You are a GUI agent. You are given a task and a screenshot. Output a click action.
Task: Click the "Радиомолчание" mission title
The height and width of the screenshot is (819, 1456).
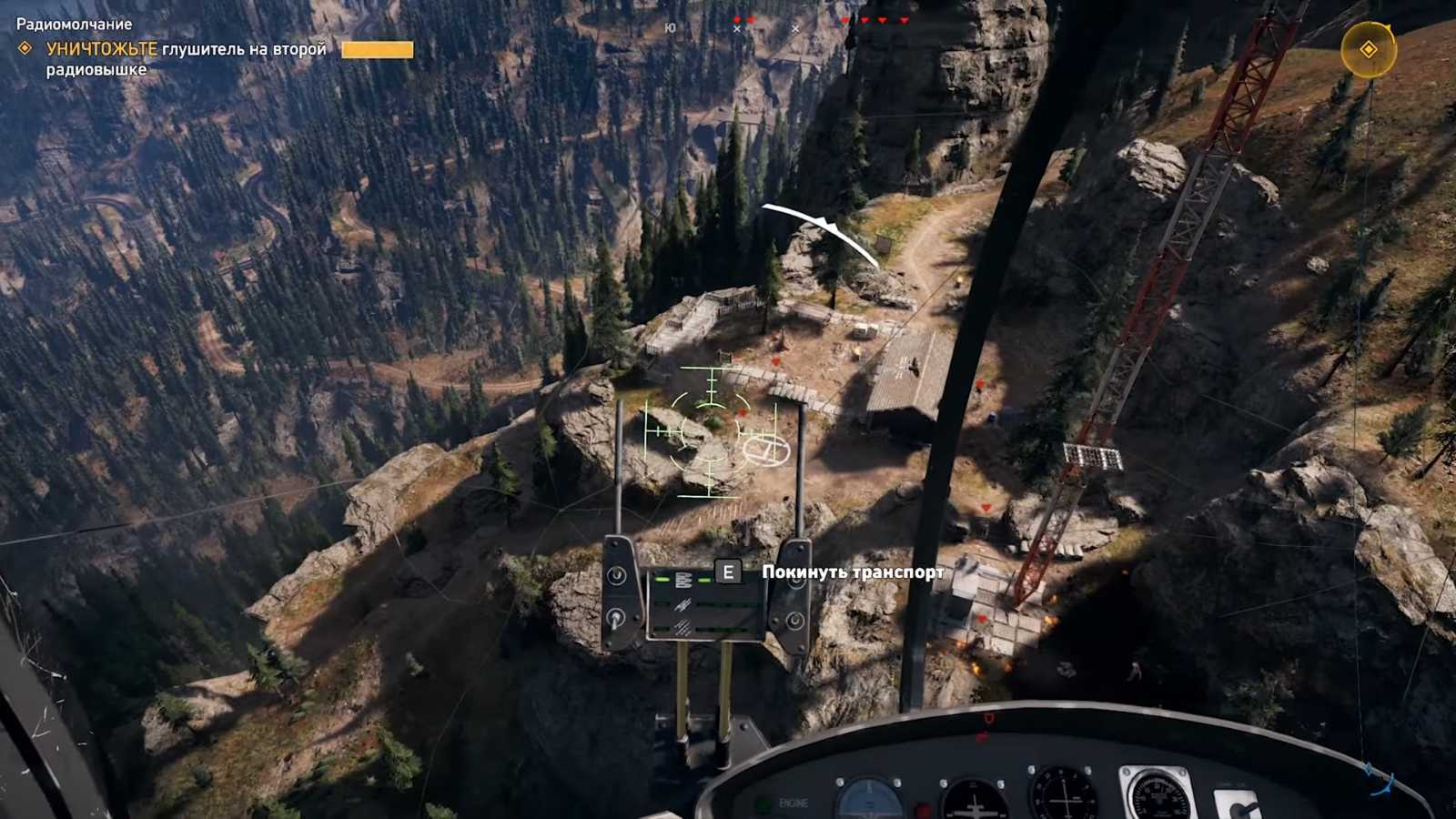[x=74, y=25]
